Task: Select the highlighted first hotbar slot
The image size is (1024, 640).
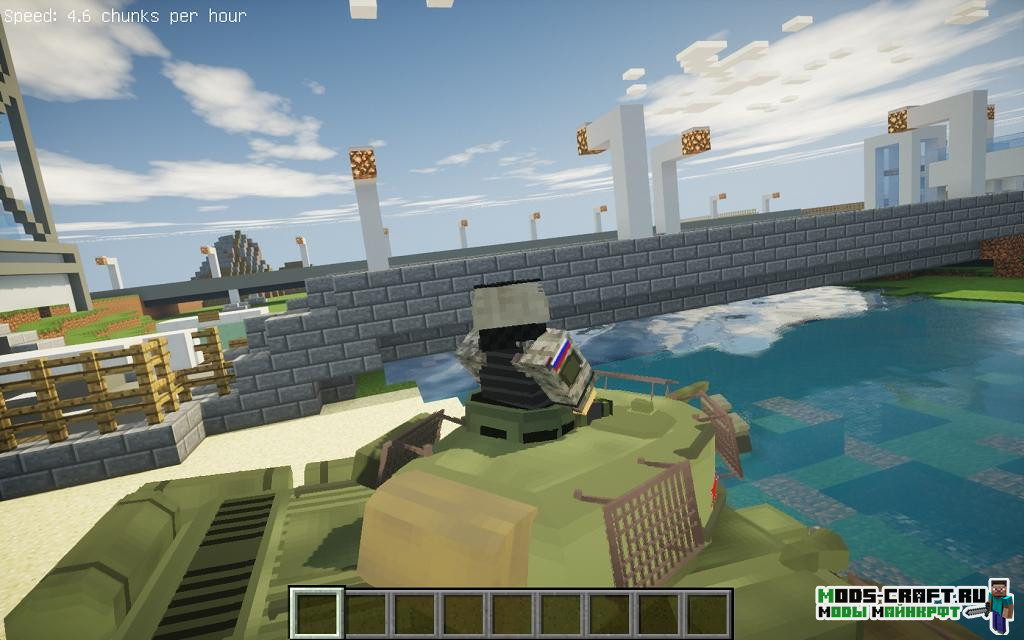Action: (x=317, y=612)
